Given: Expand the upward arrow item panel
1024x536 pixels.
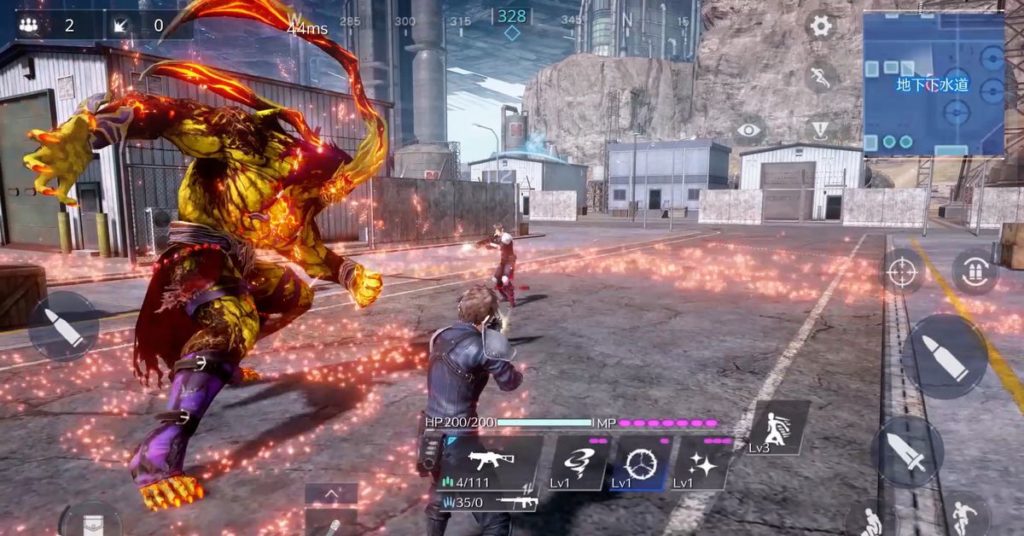Looking at the screenshot, I should [331, 494].
